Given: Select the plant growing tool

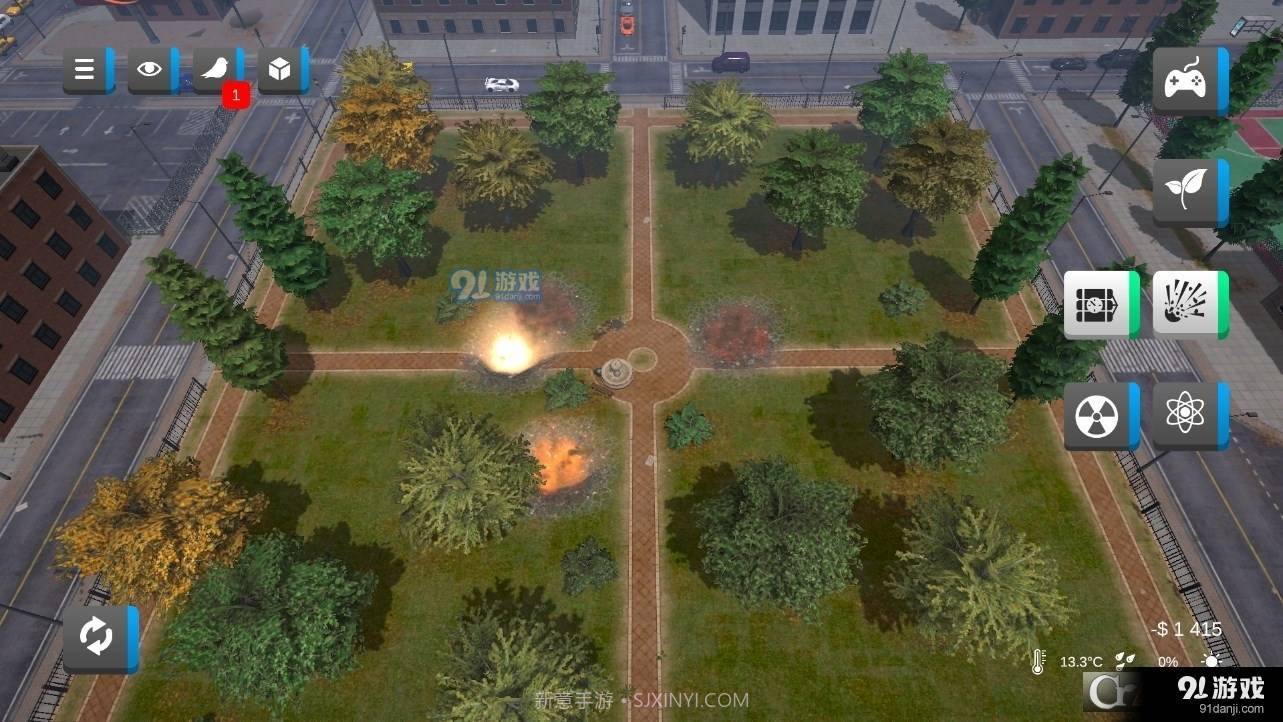Looking at the screenshot, I should [x=1189, y=191].
